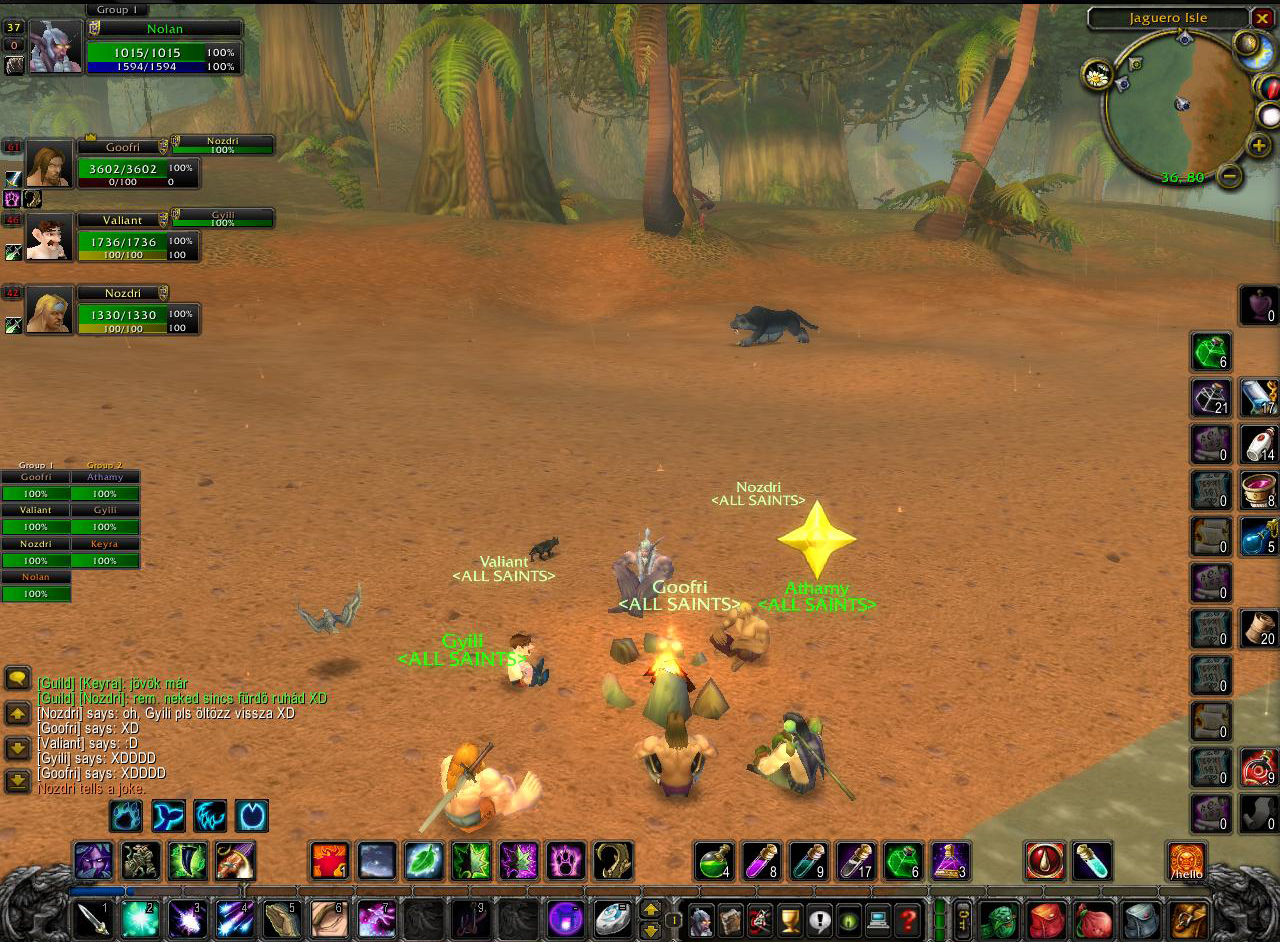Open the leather backpack bag
This screenshot has height=942, width=1280.
click(1189, 919)
